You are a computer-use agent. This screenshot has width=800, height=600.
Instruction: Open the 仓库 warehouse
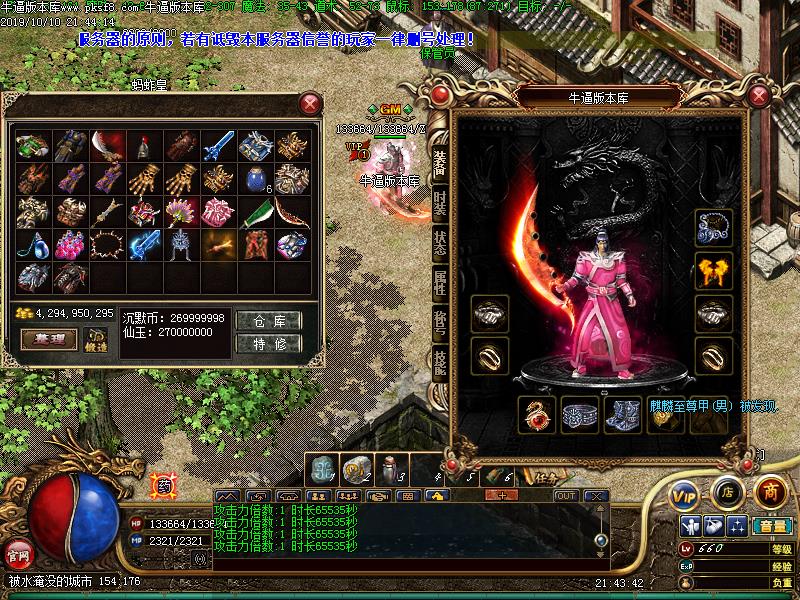[x=269, y=321]
